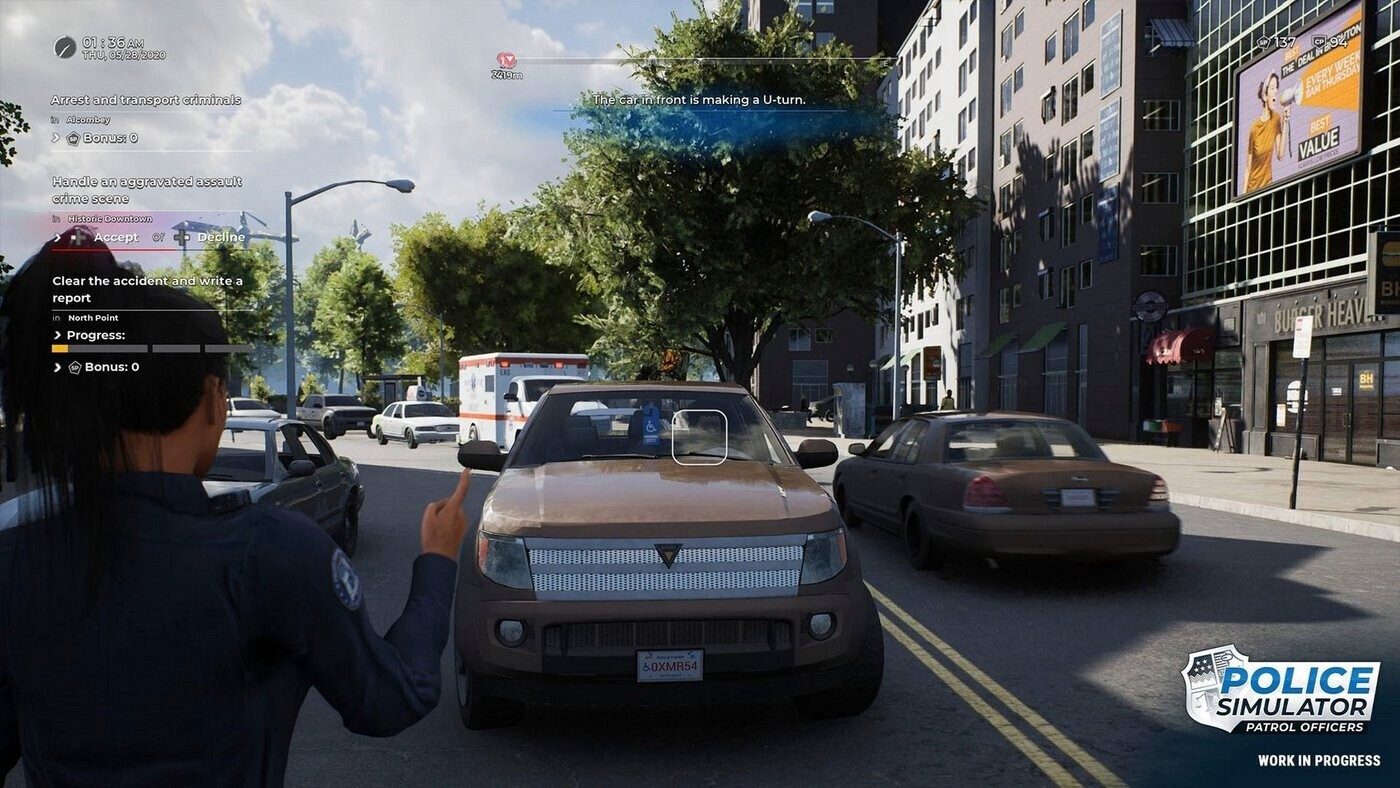Select the Arrest and transport criminals objective
1400x788 pixels.
pyautogui.click(x=146, y=100)
